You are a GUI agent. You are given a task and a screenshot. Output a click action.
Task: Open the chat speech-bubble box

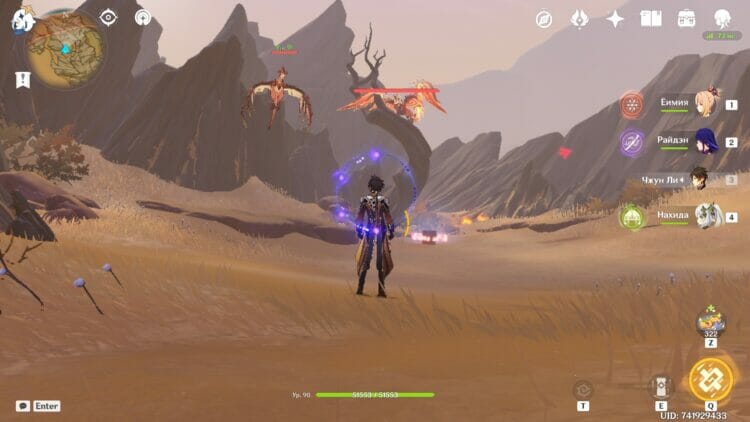(23, 406)
